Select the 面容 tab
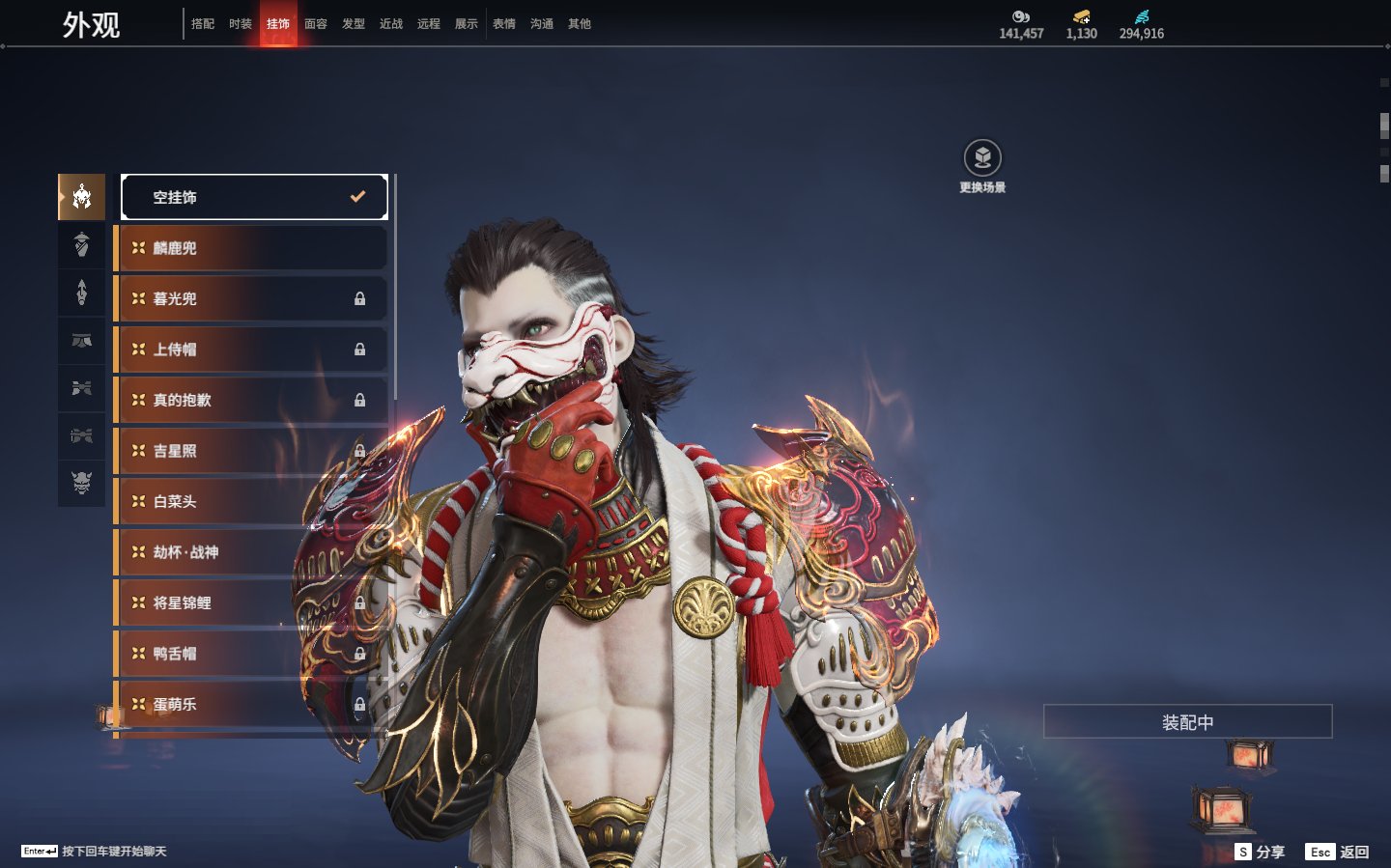 coord(316,24)
